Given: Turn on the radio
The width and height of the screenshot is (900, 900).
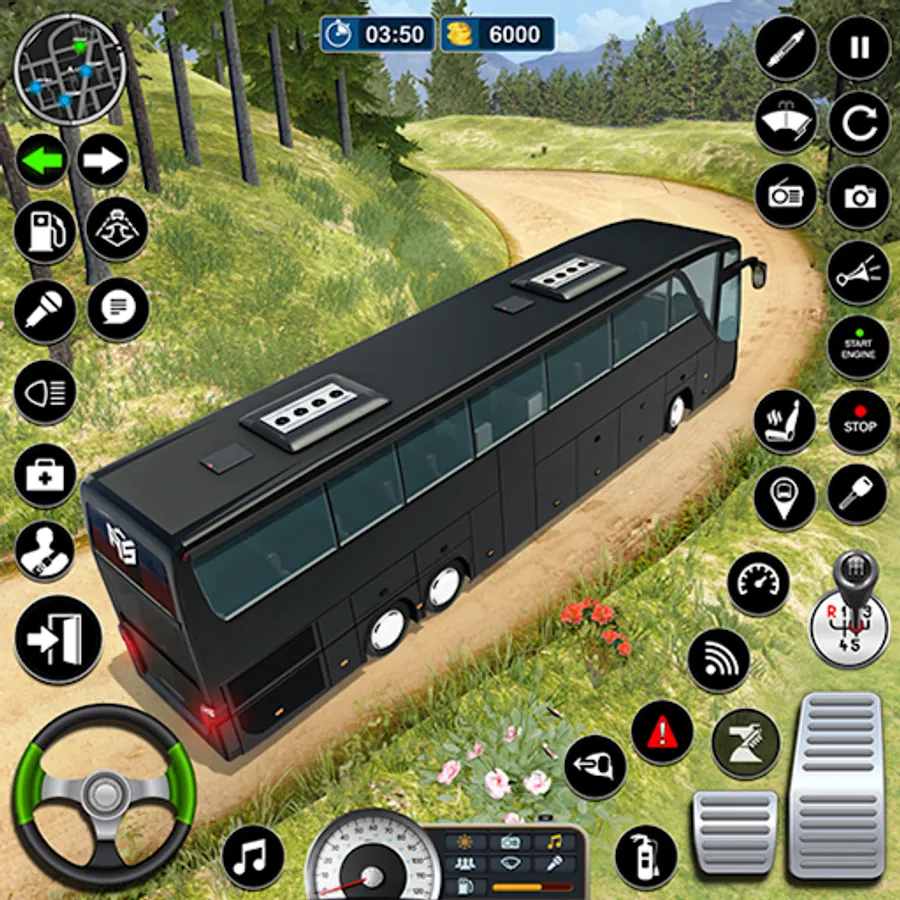Looking at the screenshot, I should 786,195.
